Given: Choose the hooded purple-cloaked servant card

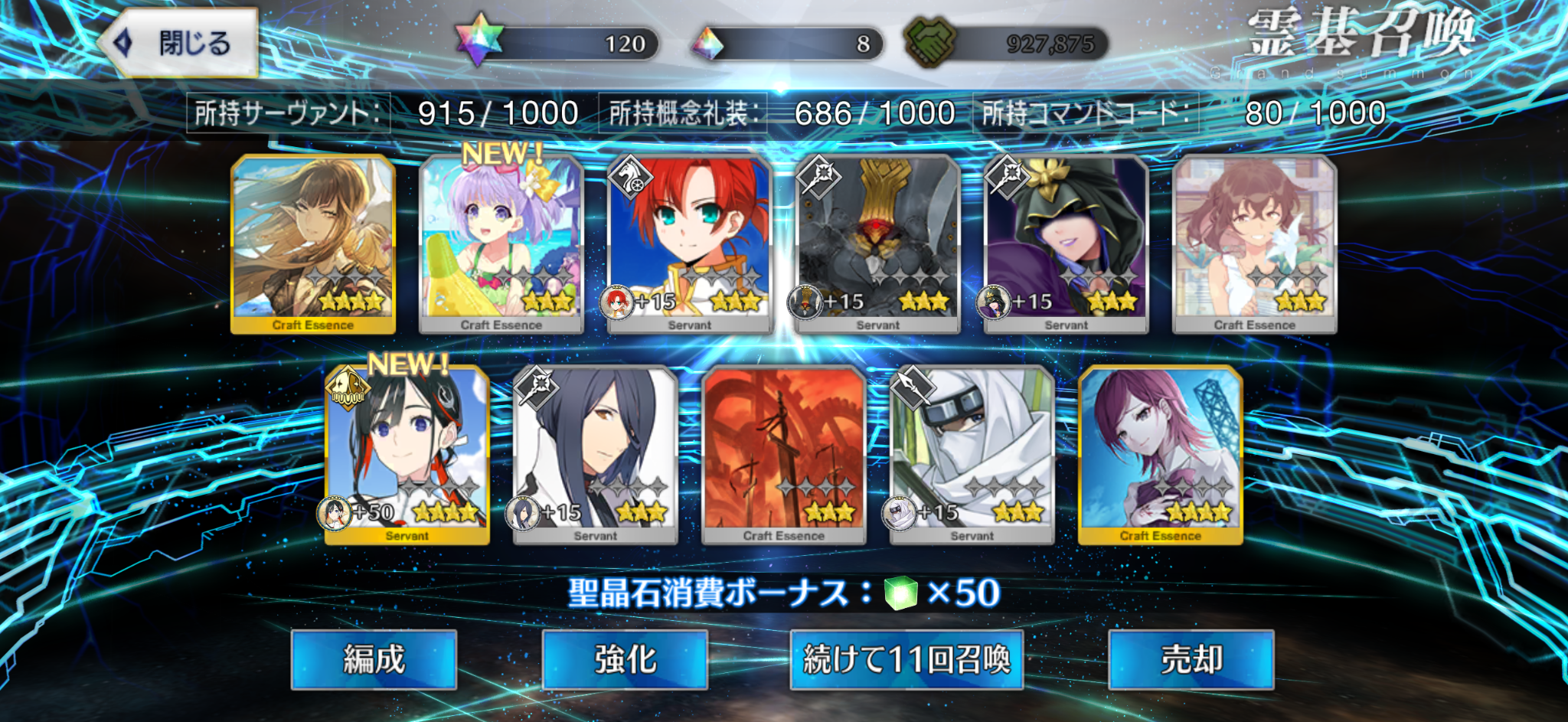Looking at the screenshot, I should (1067, 243).
